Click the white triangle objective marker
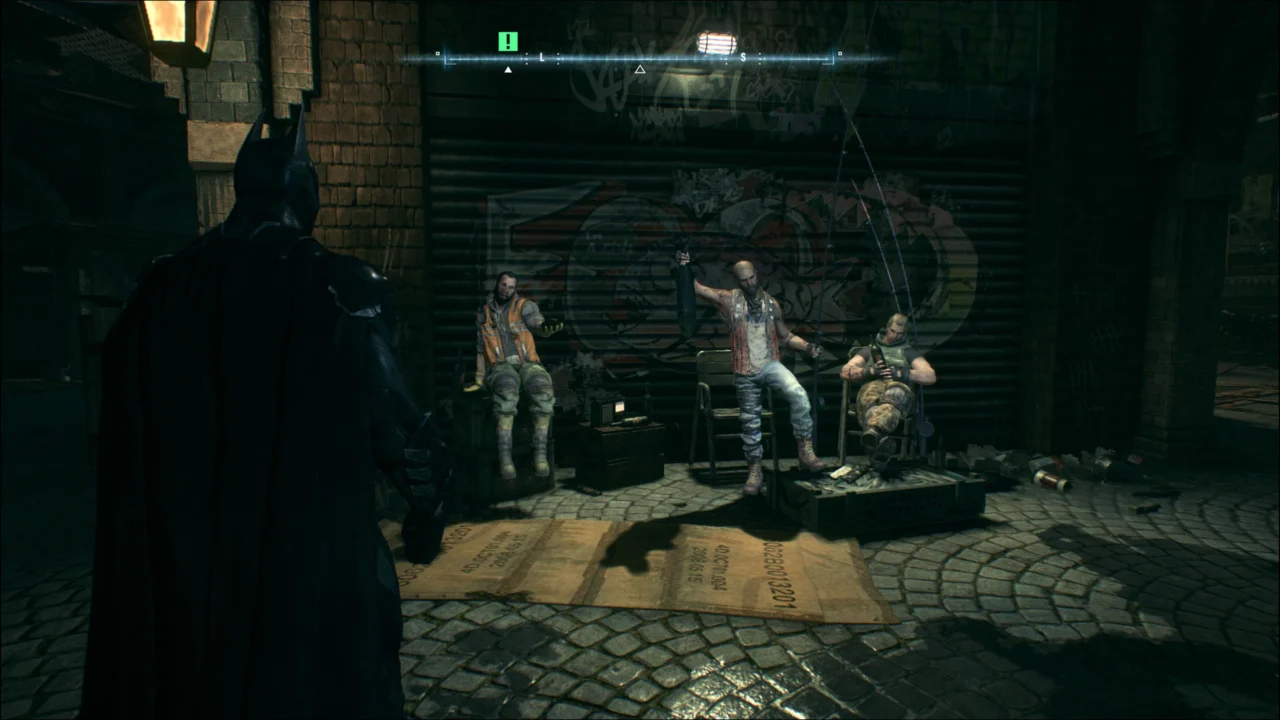This screenshot has height=720, width=1280. point(508,69)
